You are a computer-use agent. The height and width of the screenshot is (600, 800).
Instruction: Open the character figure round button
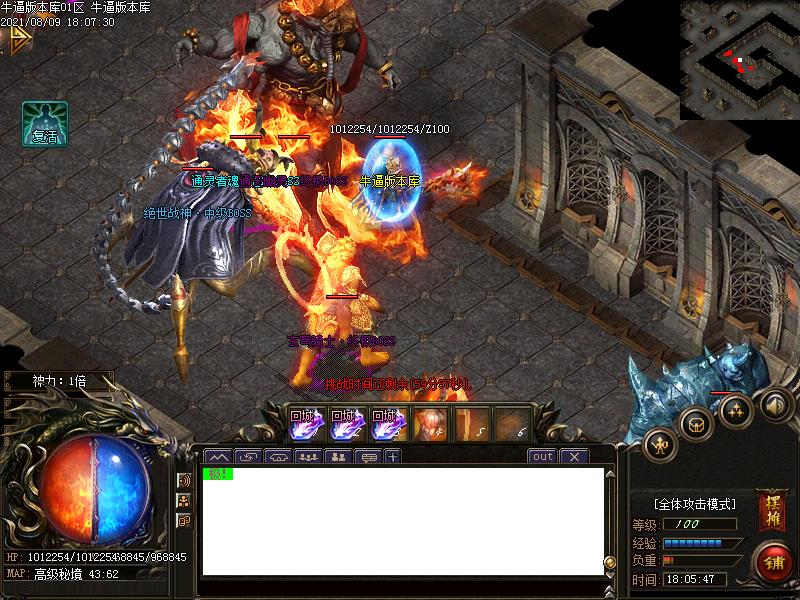point(660,443)
